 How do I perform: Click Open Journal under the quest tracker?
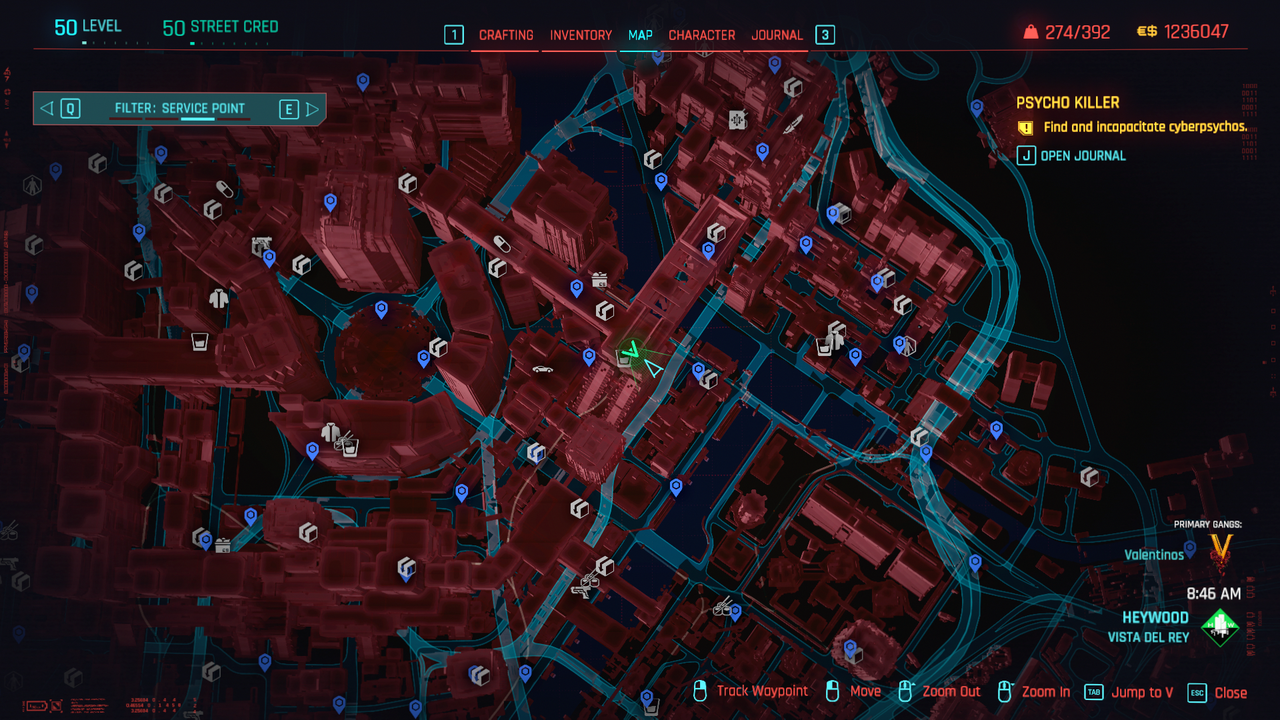tap(1082, 155)
